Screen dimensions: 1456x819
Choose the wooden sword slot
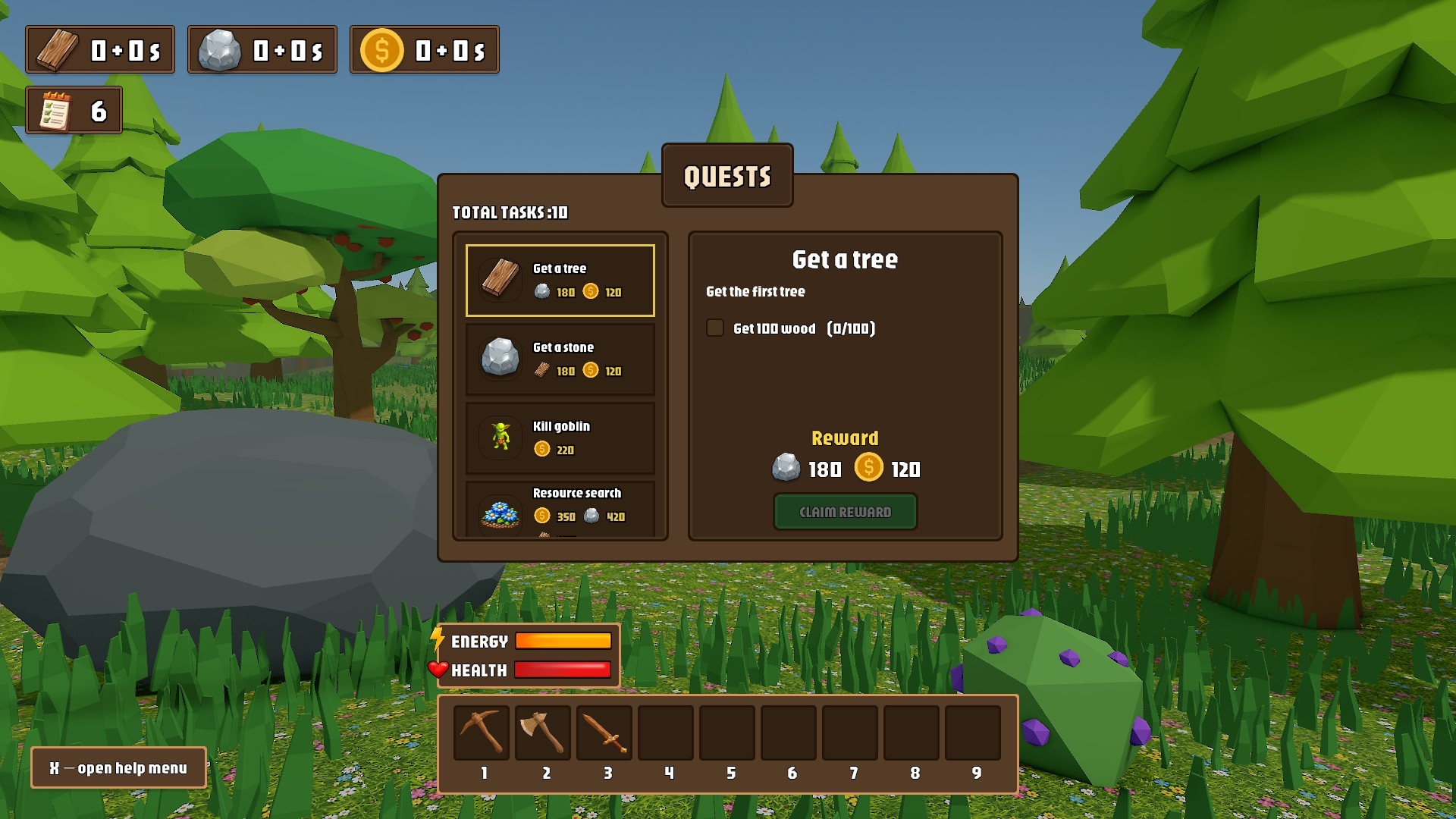(604, 733)
